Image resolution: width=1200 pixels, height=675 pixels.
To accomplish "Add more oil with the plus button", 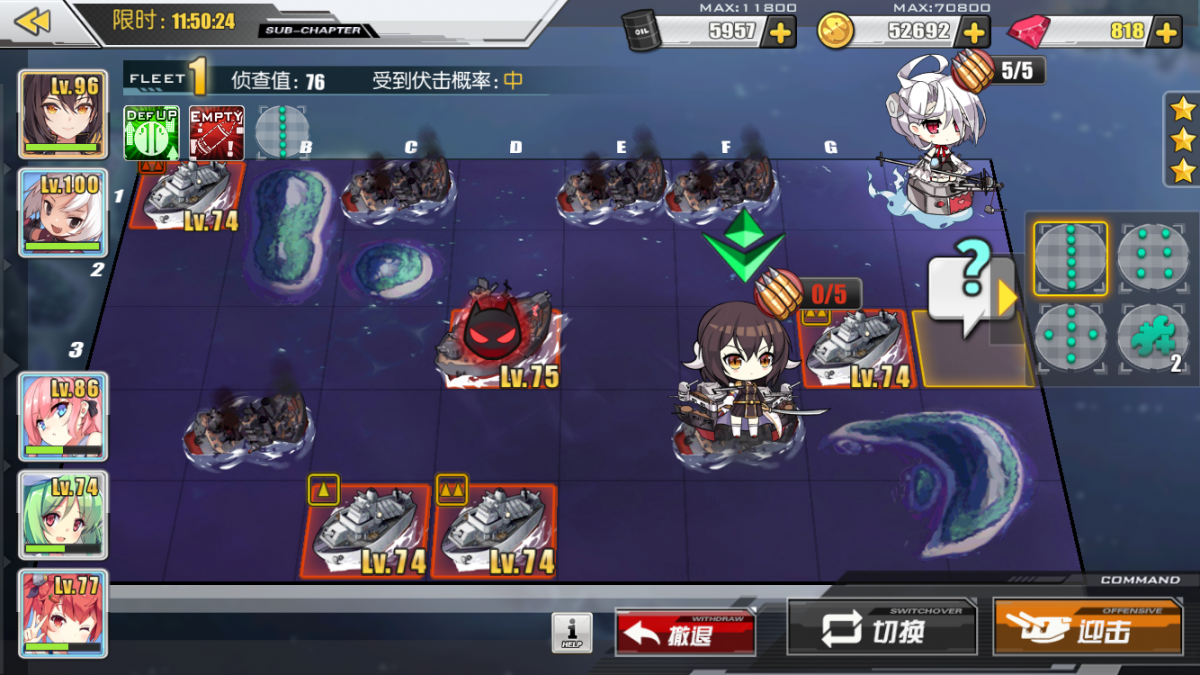I will (778, 32).
